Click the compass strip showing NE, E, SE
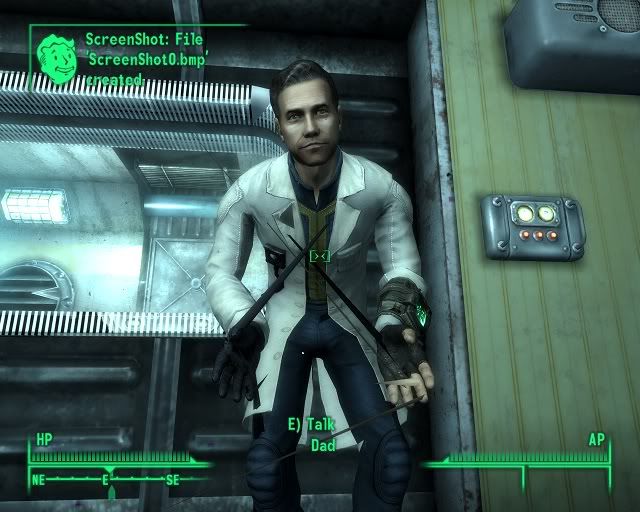The width and height of the screenshot is (640, 512). click(x=108, y=480)
